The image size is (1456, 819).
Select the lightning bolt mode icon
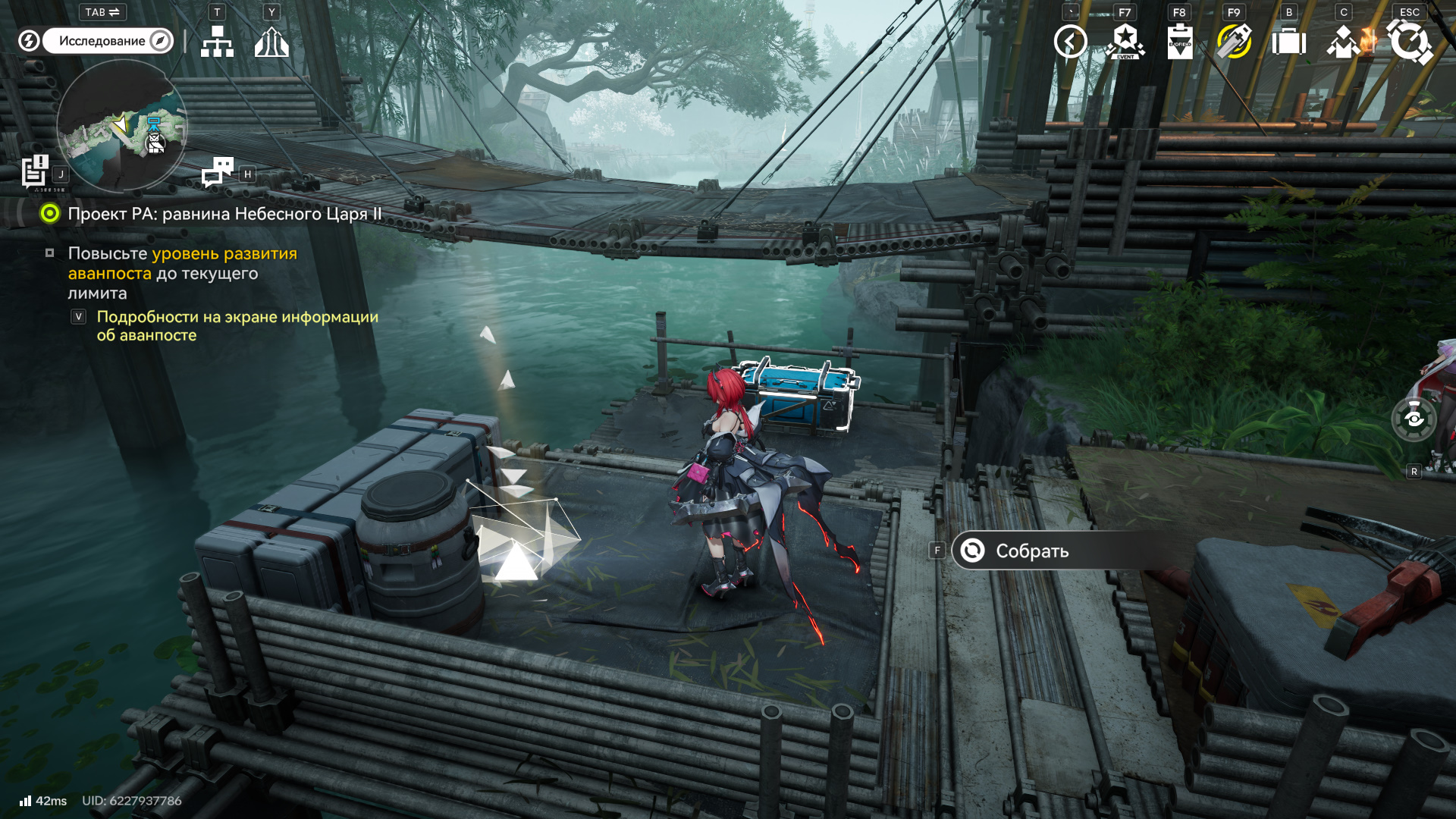pyautogui.click(x=29, y=41)
